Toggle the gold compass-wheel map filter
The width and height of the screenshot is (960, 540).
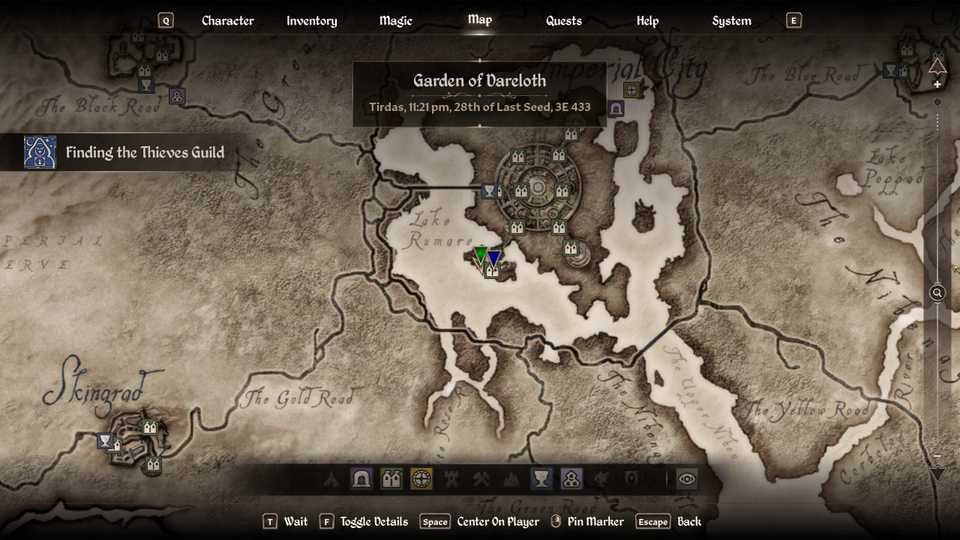tap(421, 479)
